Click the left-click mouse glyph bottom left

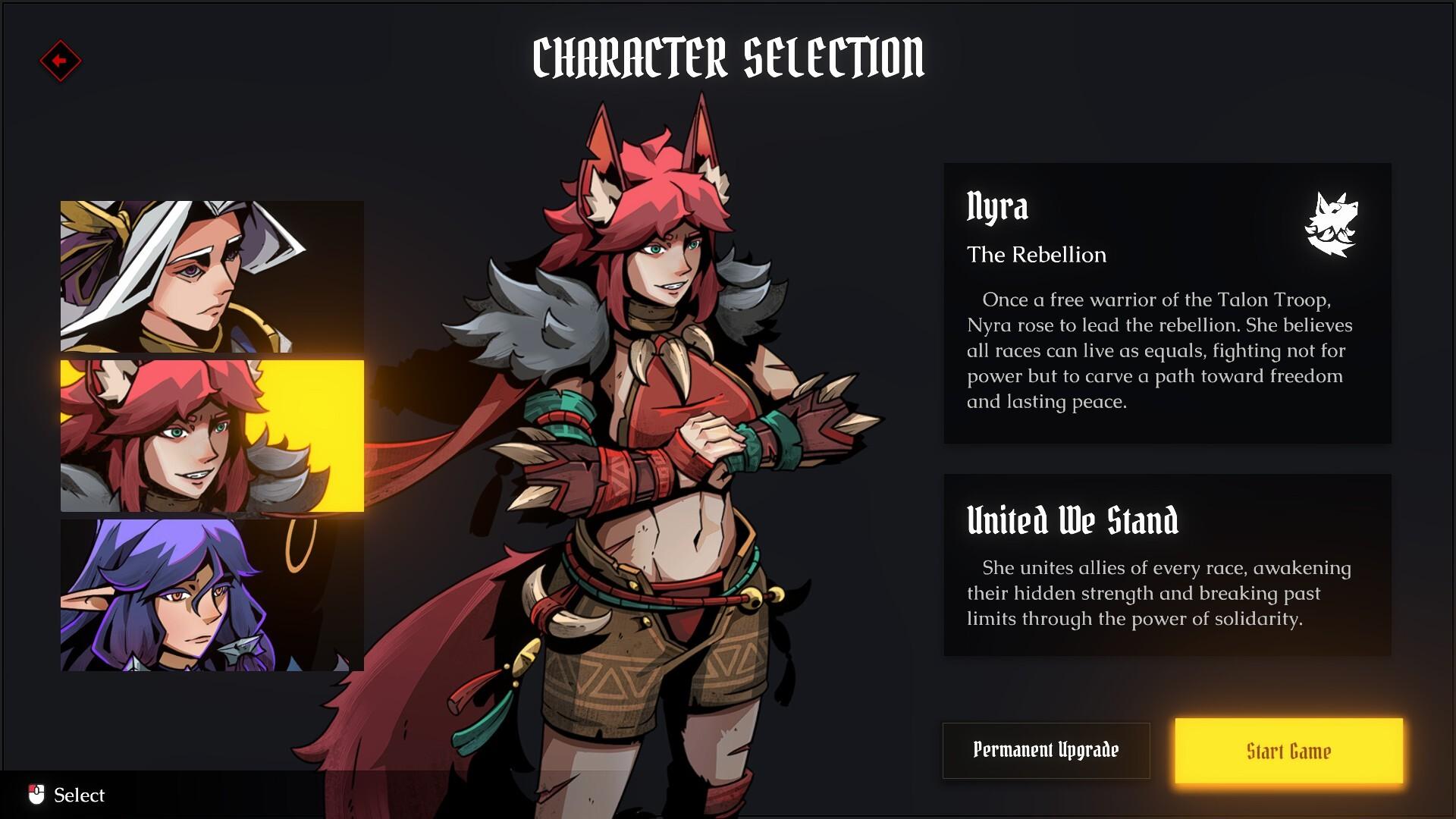37,793
